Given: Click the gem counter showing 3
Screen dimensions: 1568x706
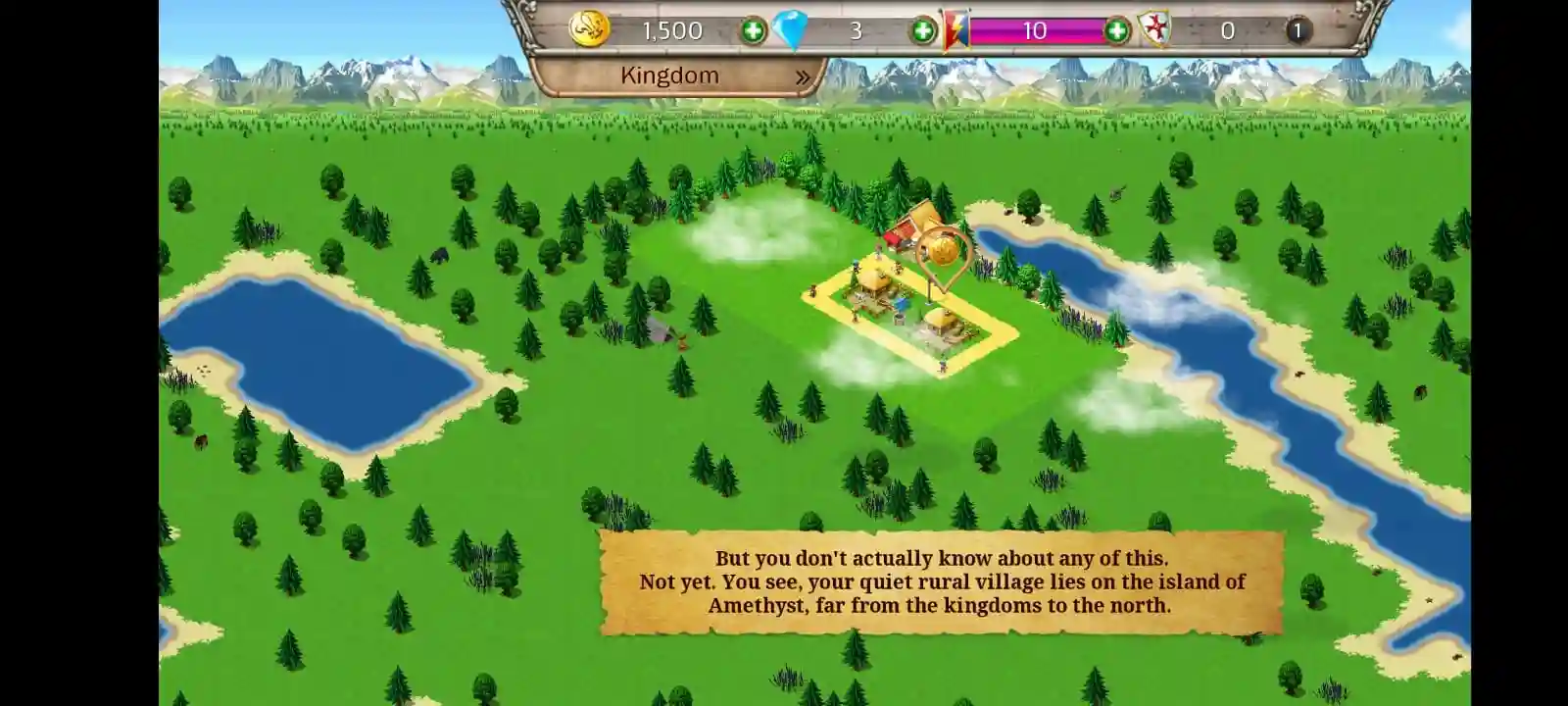Looking at the screenshot, I should tap(855, 30).
